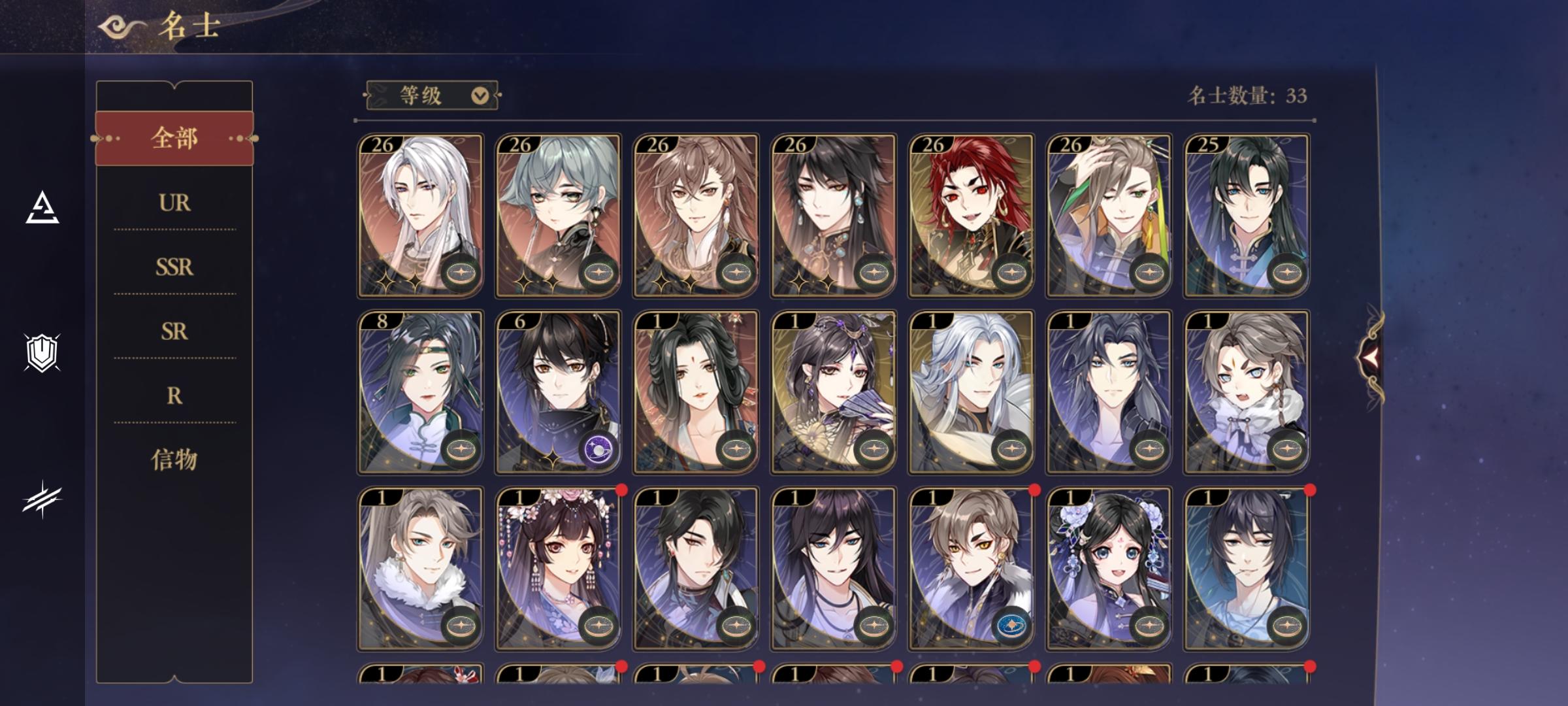Select the 全部 category tab
The height and width of the screenshot is (706, 1568).
174,138
